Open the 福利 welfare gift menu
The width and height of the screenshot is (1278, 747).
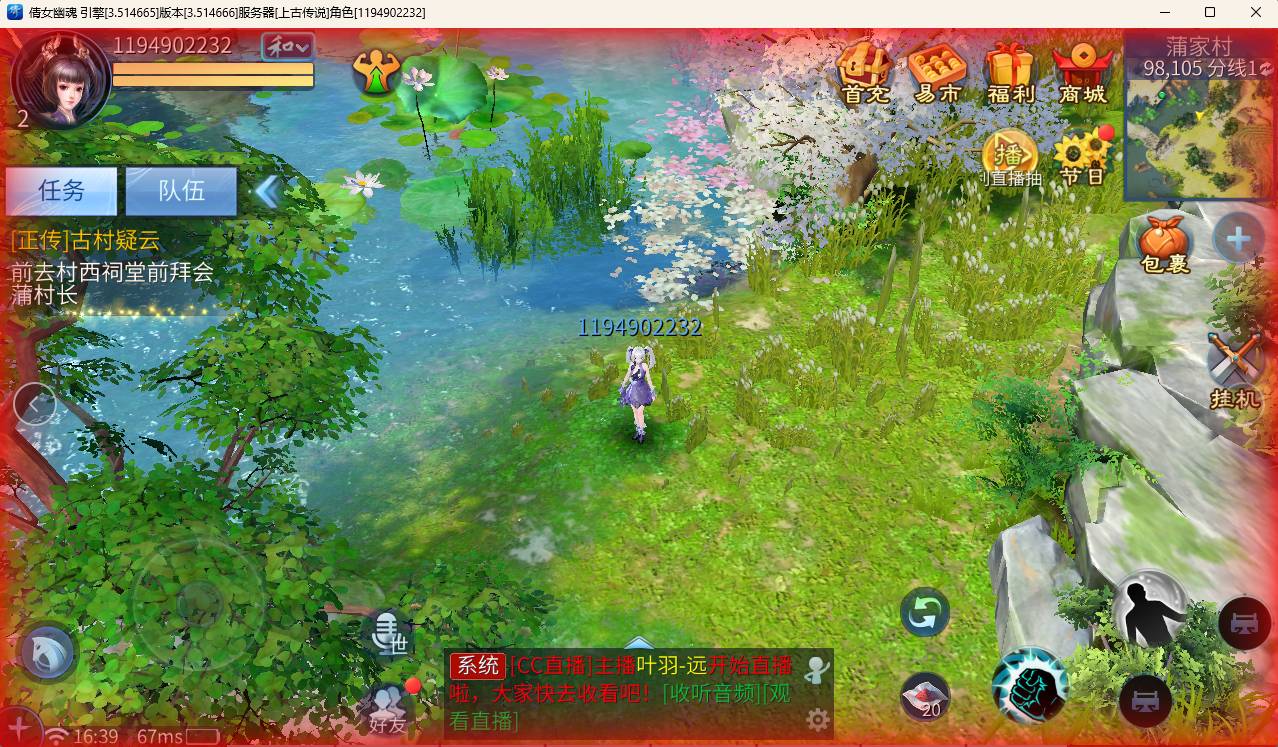pyautogui.click(x=1010, y=72)
